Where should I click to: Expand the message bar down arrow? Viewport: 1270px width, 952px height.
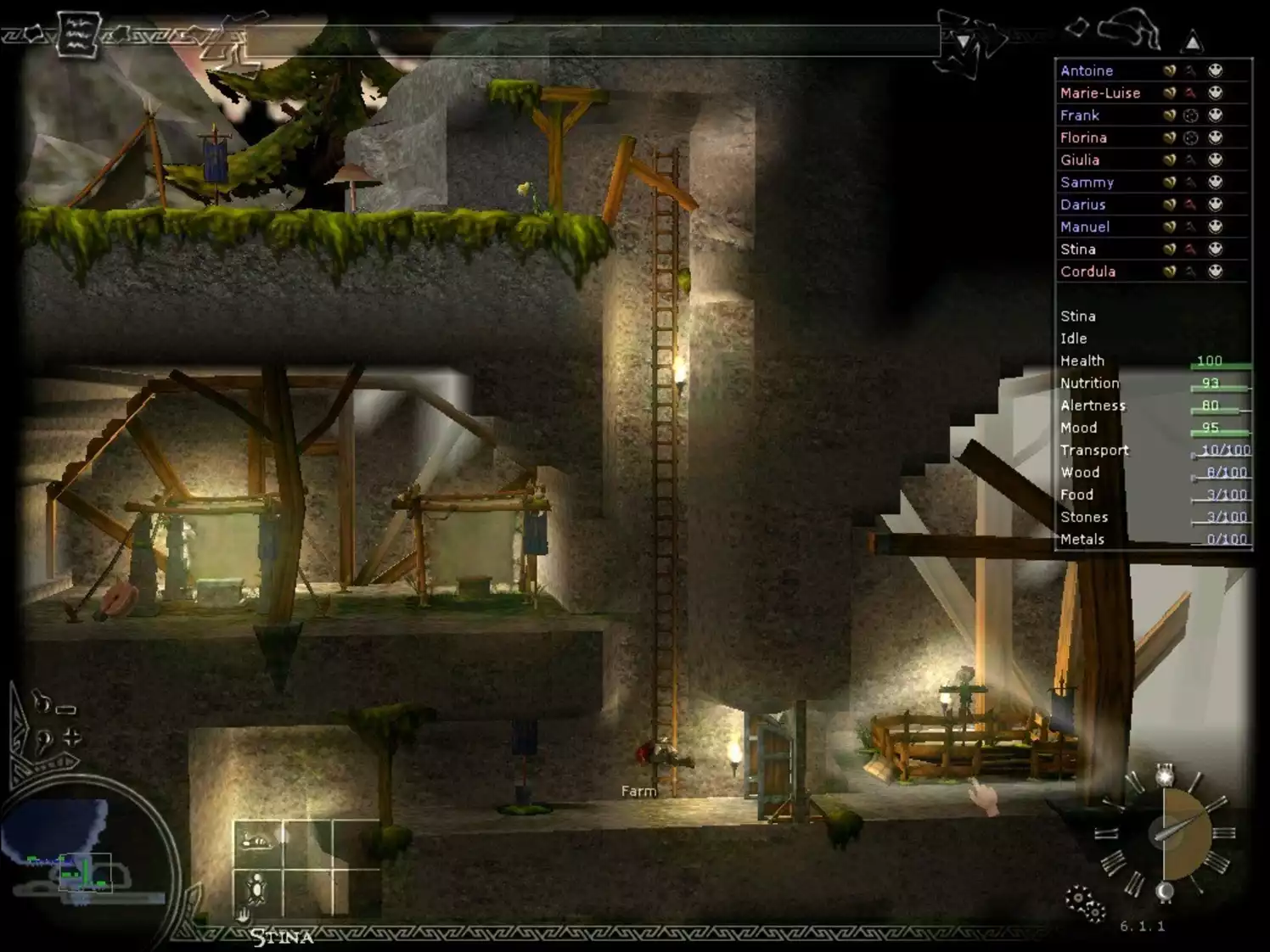(x=963, y=42)
